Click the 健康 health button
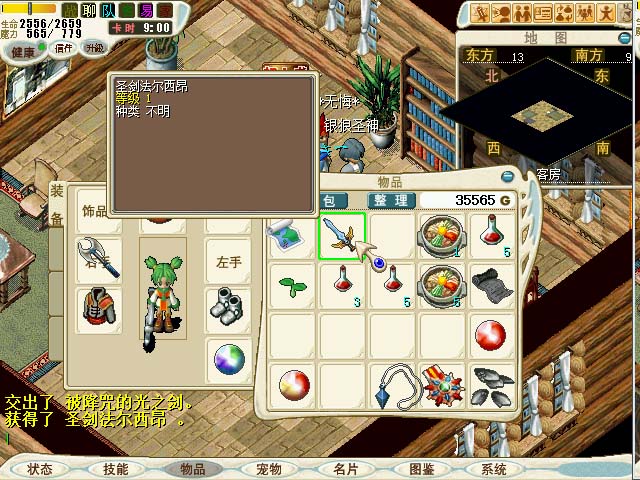 point(22,51)
